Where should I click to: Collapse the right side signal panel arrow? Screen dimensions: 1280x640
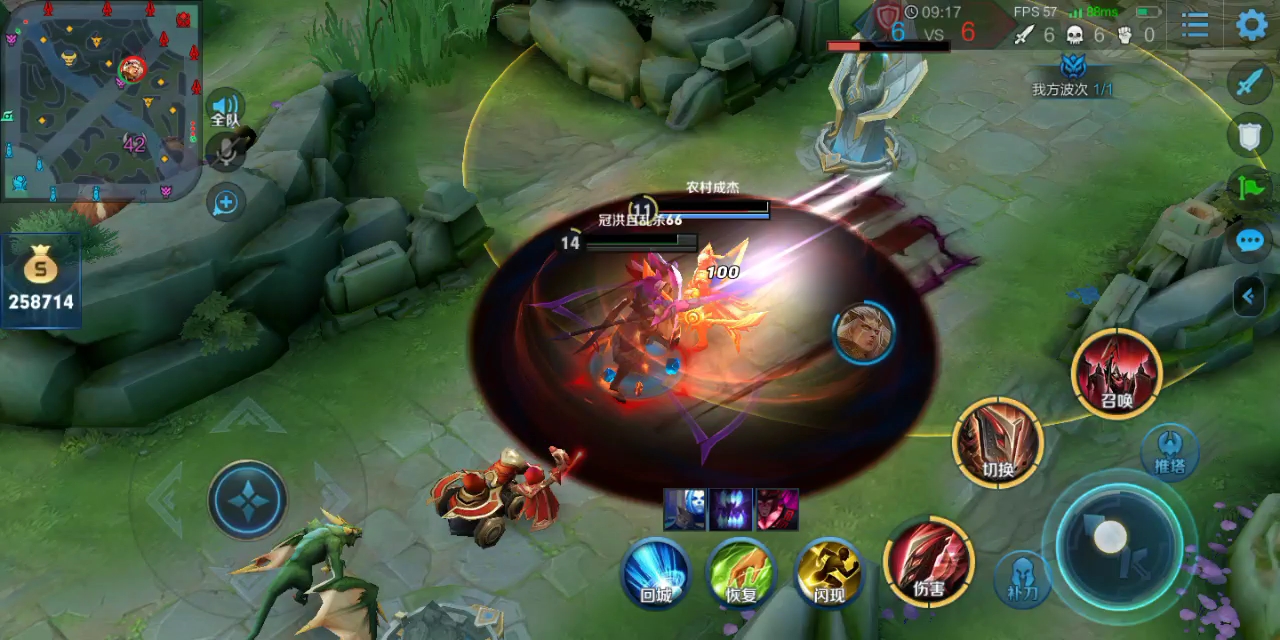tap(1248, 296)
